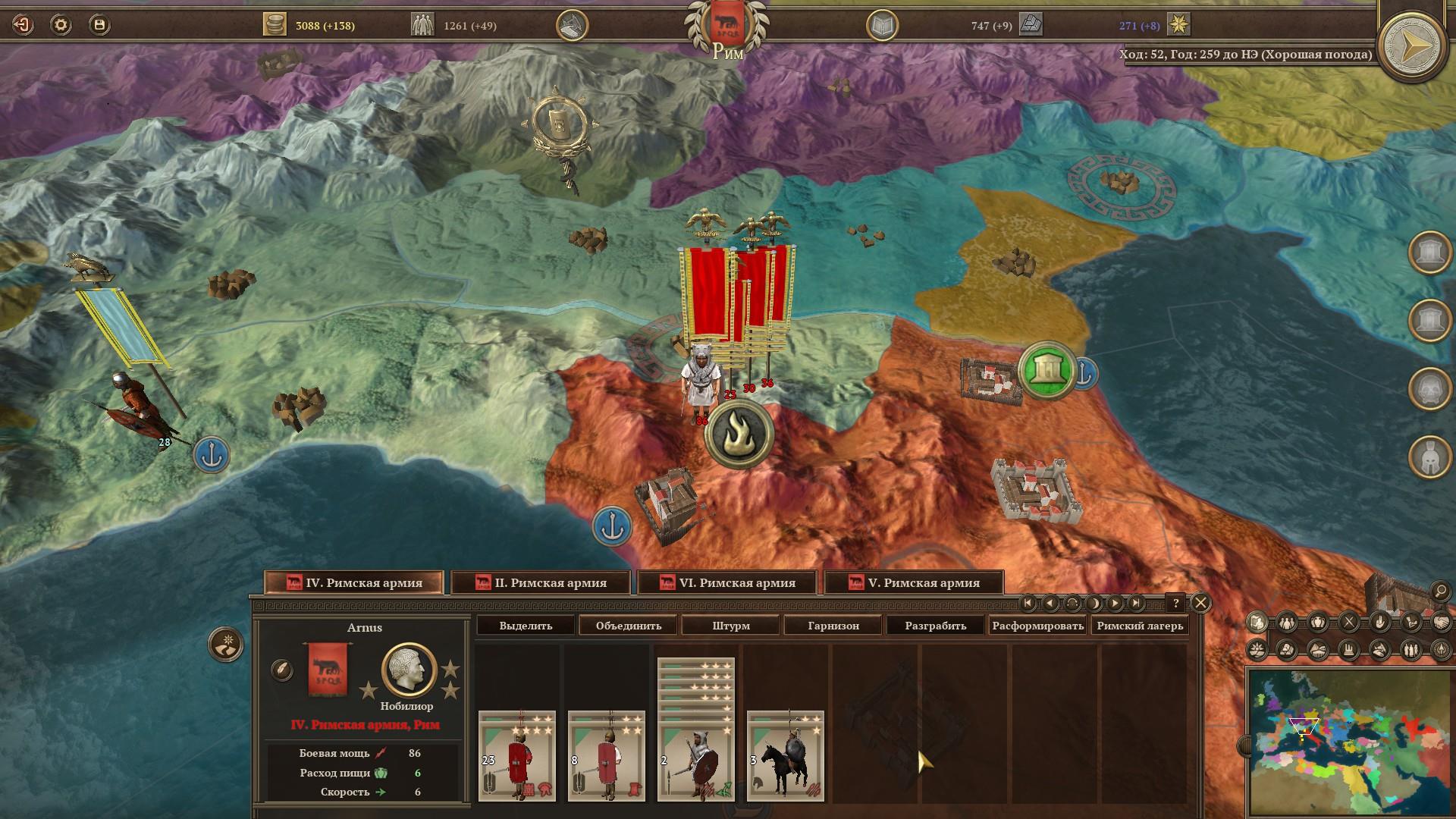Viewport: 1456px width, 819px height.
Task: Click the Выделить button
Action: (x=526, y=626)
